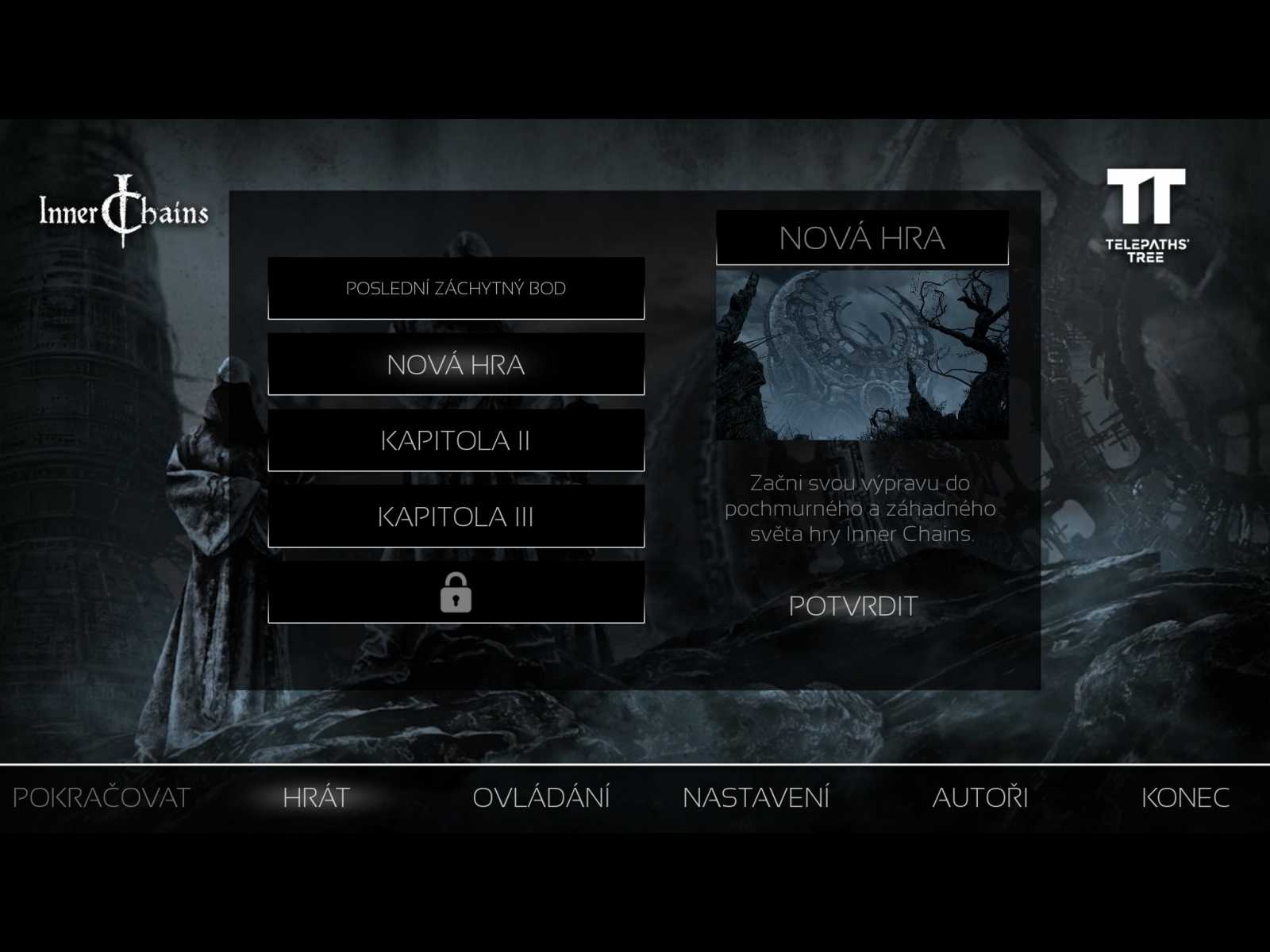This screenshot has height=952, width=1270.
Task: Select KAPITOLA II
Action: tap(457, 442)
